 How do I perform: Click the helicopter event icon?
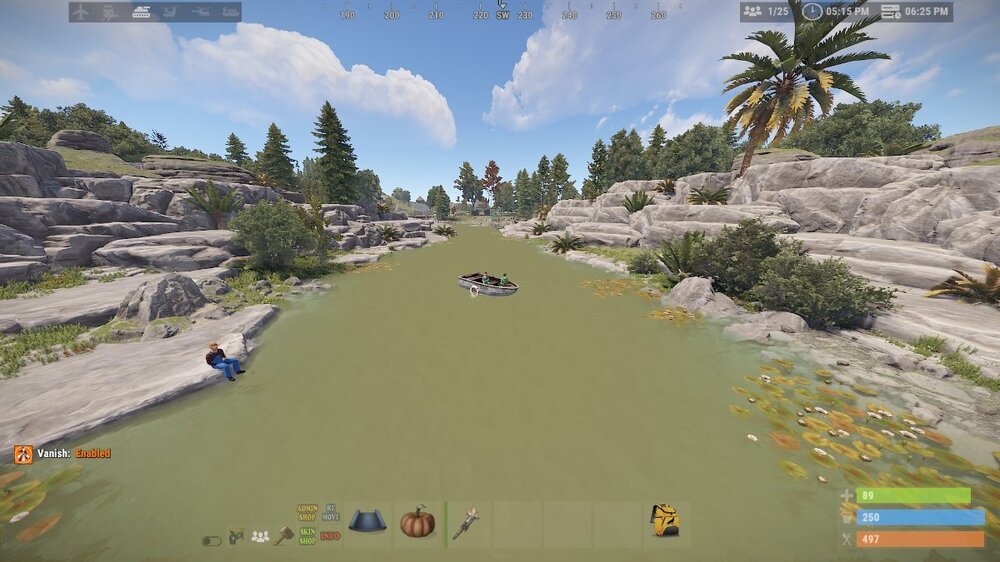coord(200,12)
